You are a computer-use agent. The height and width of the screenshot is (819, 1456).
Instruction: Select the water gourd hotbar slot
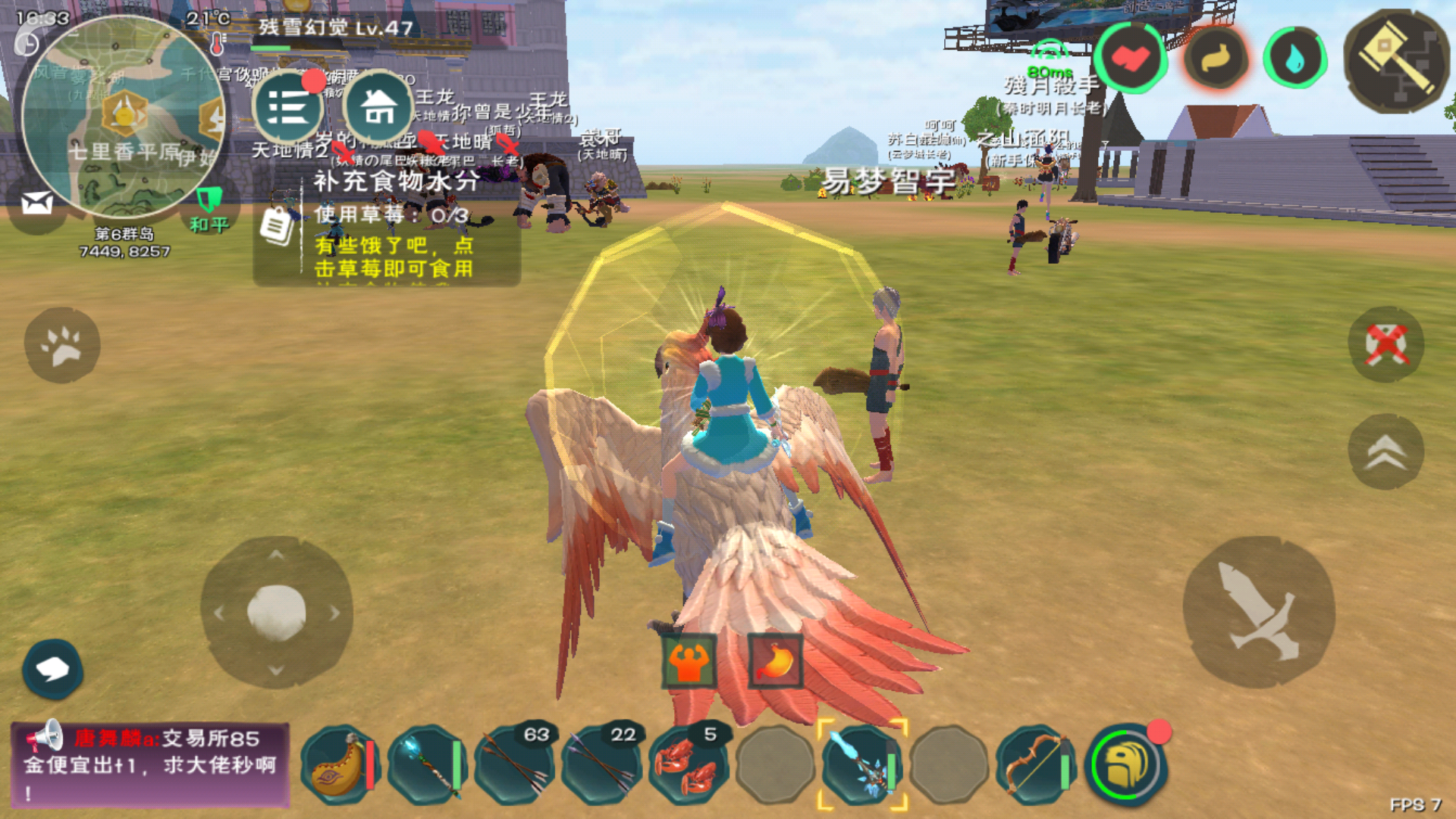[x=338, y=766]
